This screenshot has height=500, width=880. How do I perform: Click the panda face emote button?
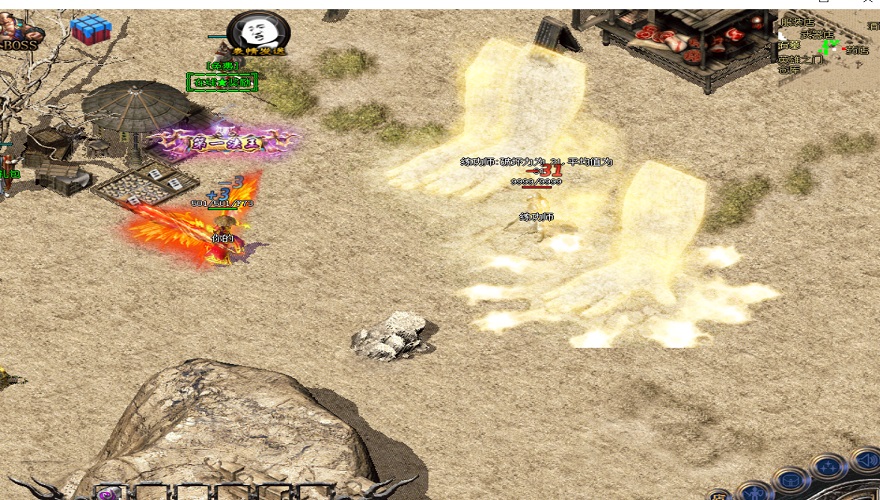coord(257,31)
